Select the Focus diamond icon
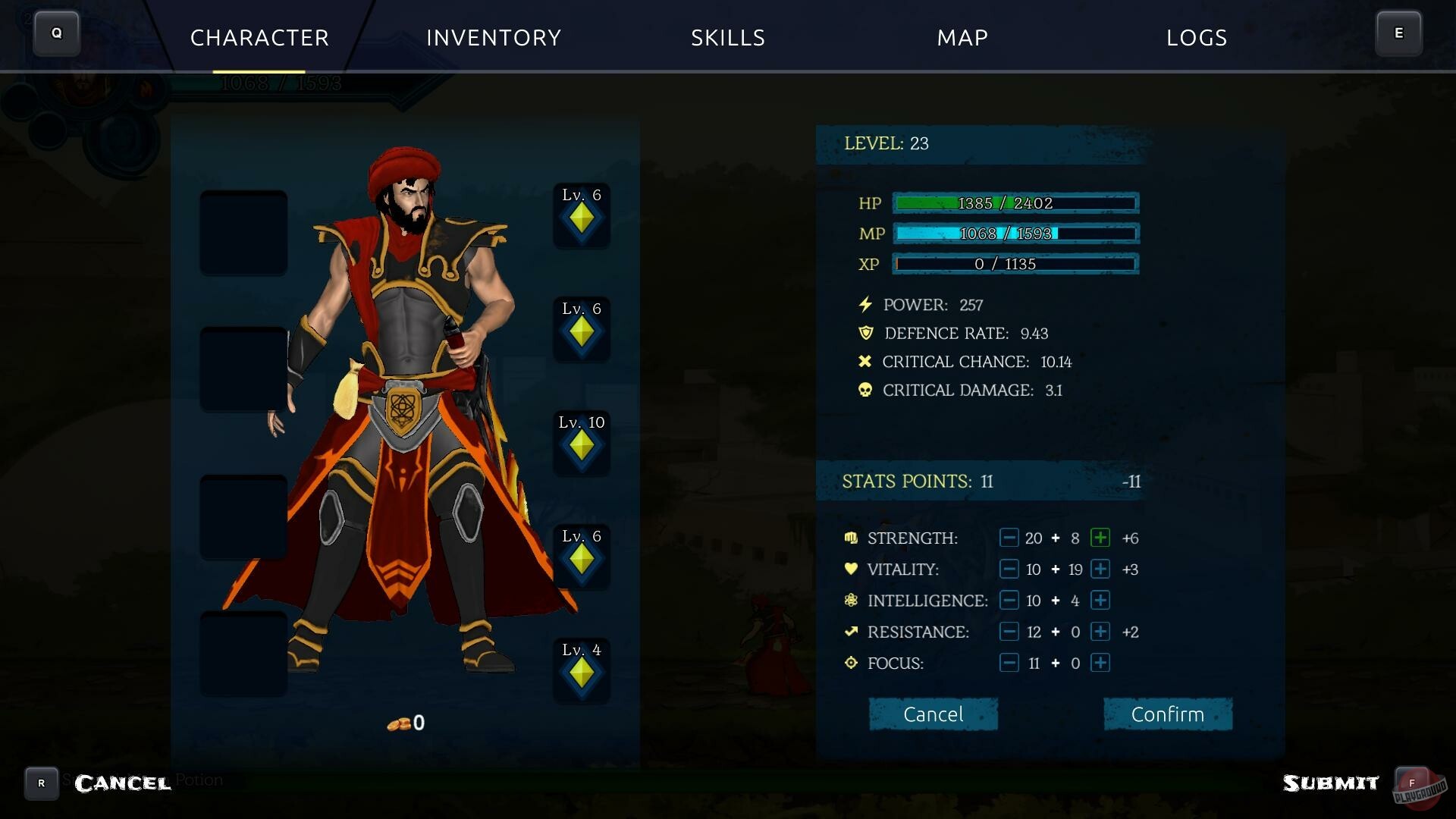The width and height of the screenshot is (1456, 819). pos(850,662)
